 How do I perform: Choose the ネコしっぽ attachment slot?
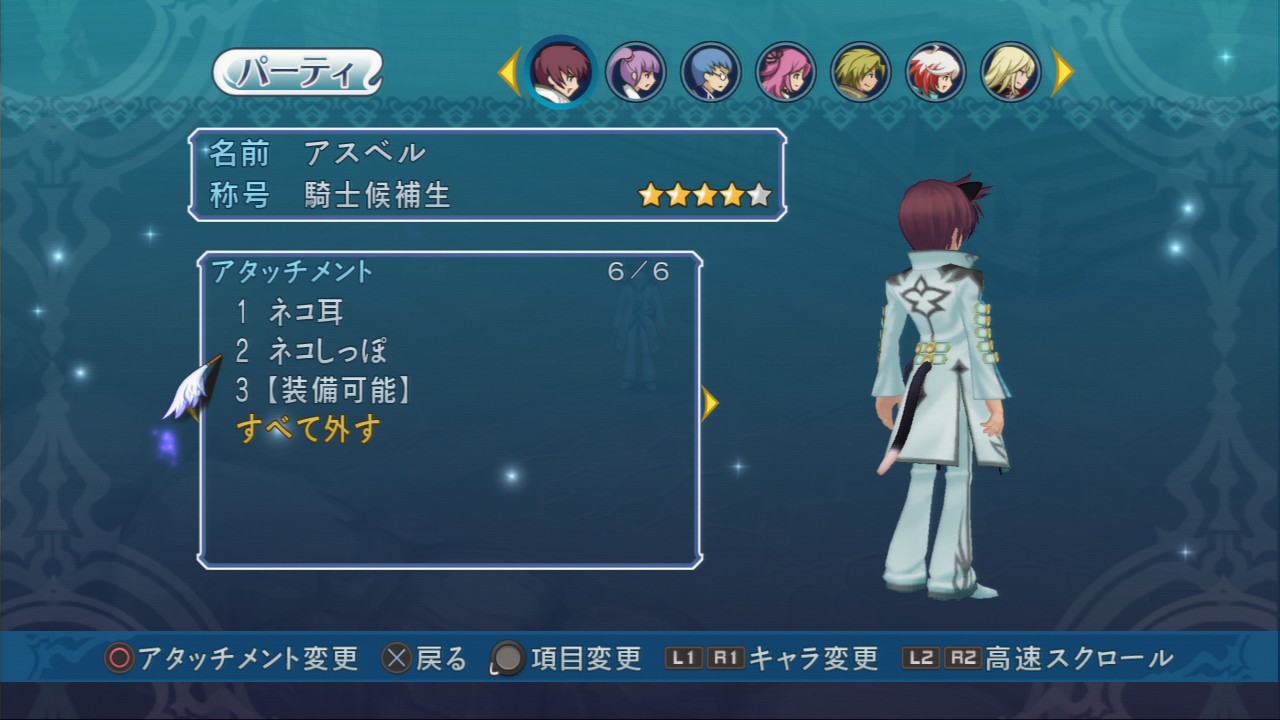click(327, 351)
